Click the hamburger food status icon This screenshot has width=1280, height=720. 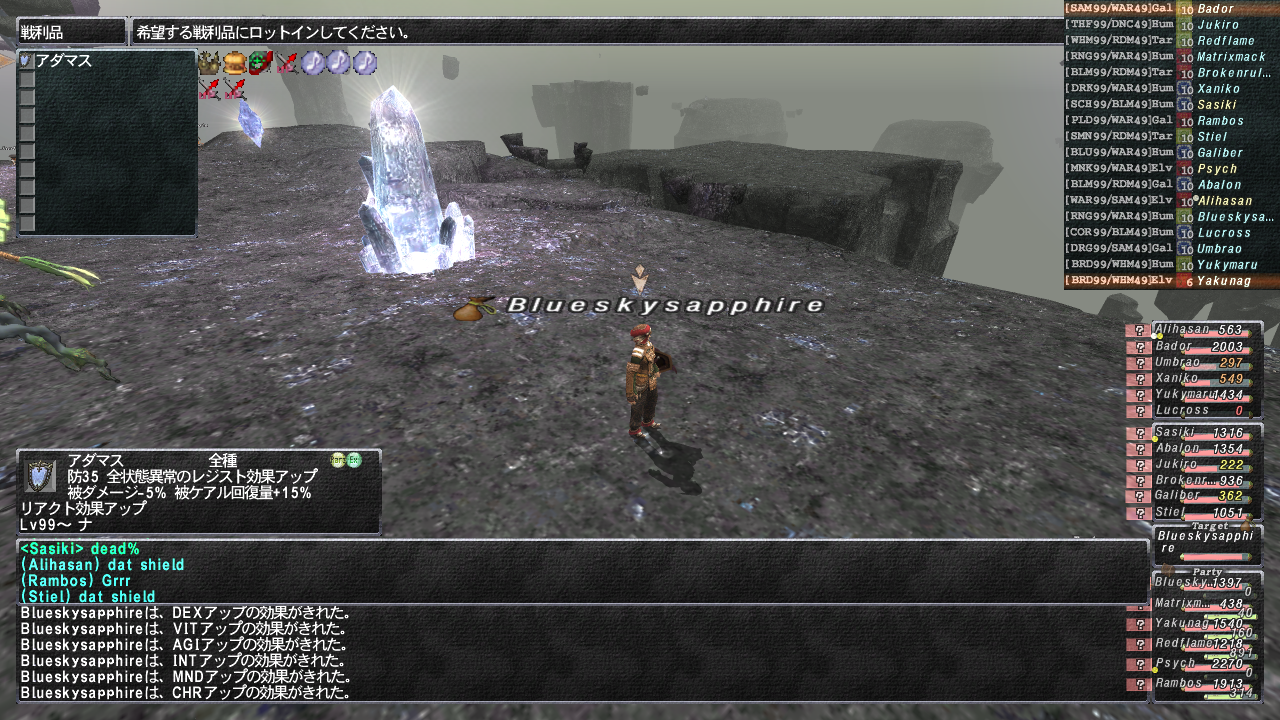click(235, 63)
